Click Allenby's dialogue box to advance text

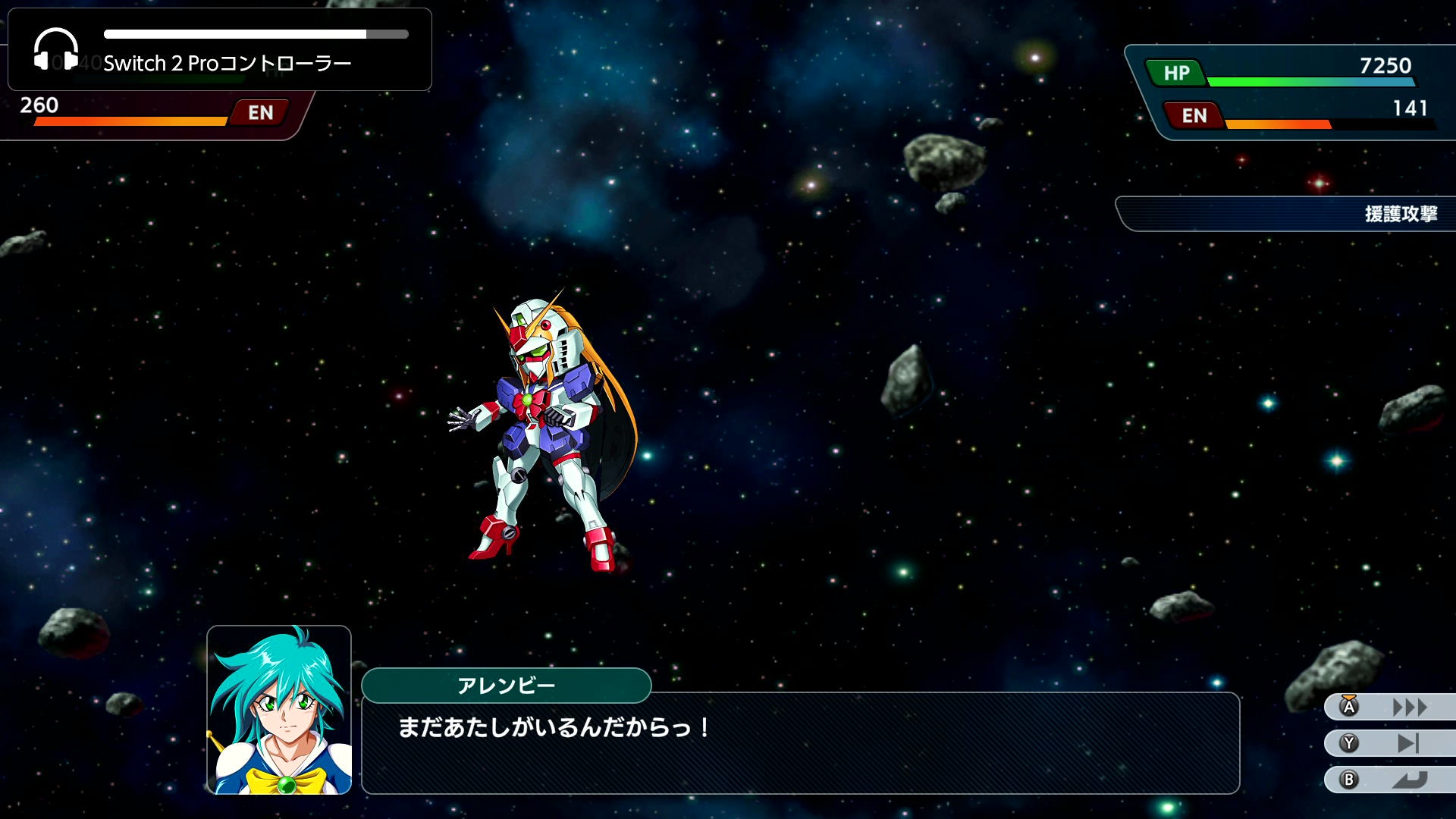point(800,743)
